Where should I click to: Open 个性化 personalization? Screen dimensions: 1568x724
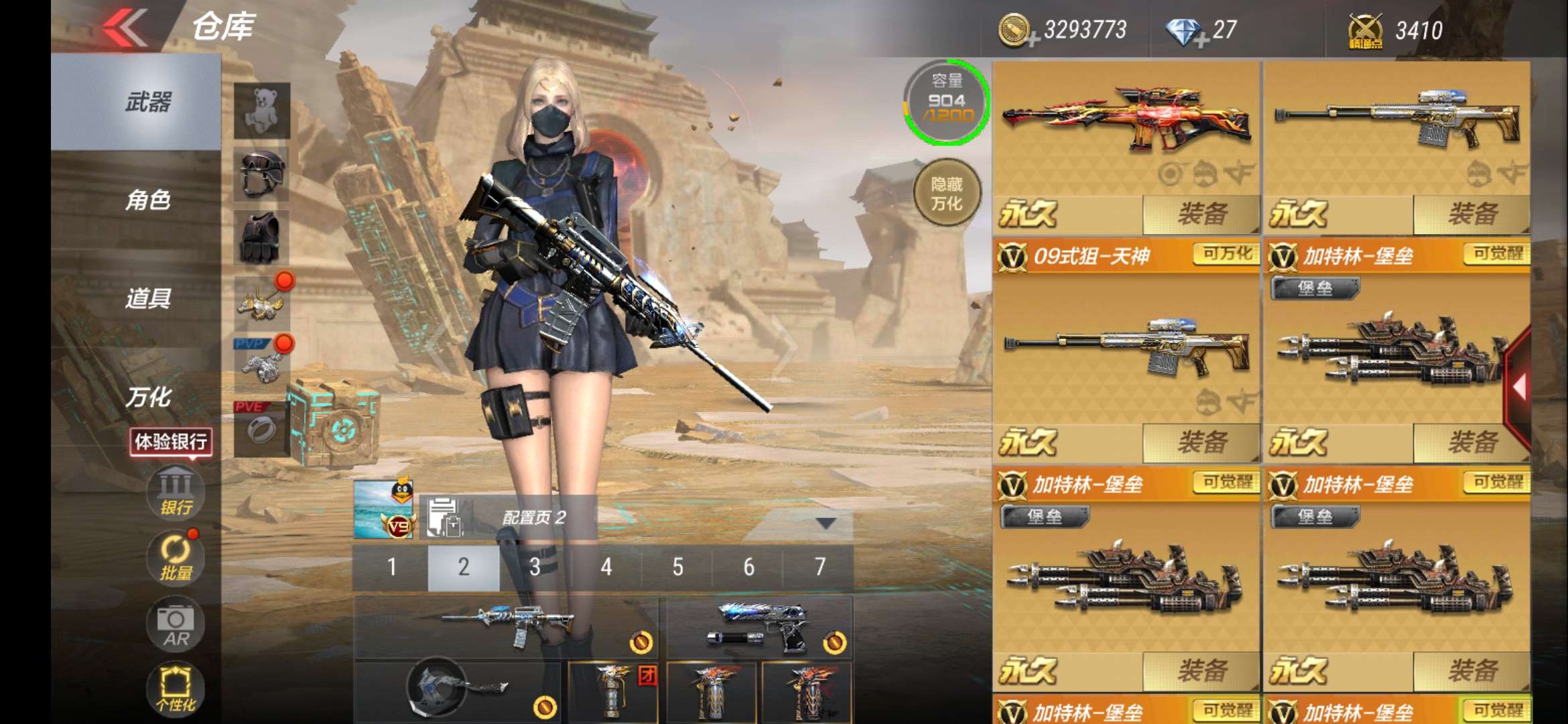176,689
